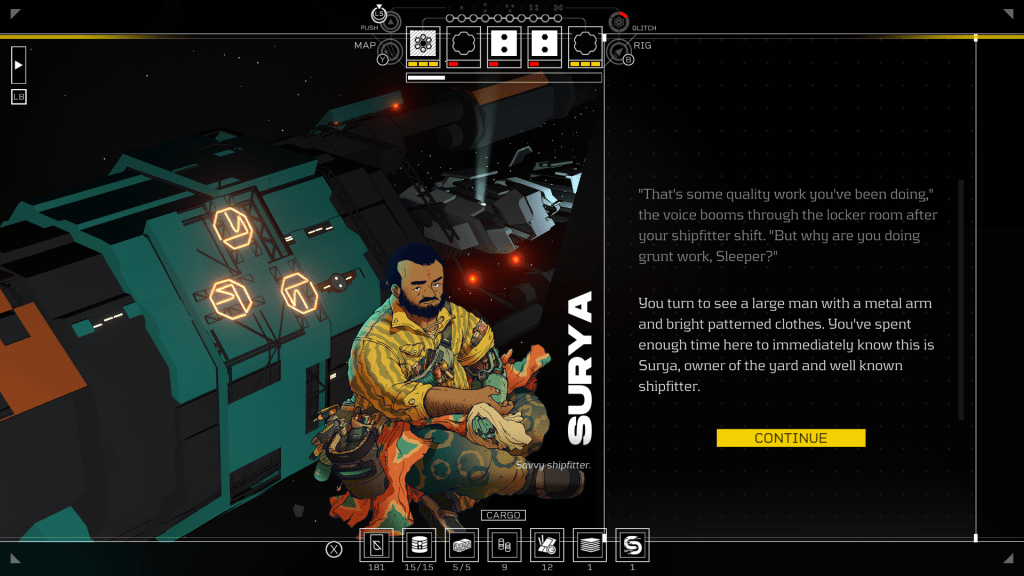This screenshot has width=1024, height=576.
Task: Continue the dialogue with Surya
Action: point(790,438)
